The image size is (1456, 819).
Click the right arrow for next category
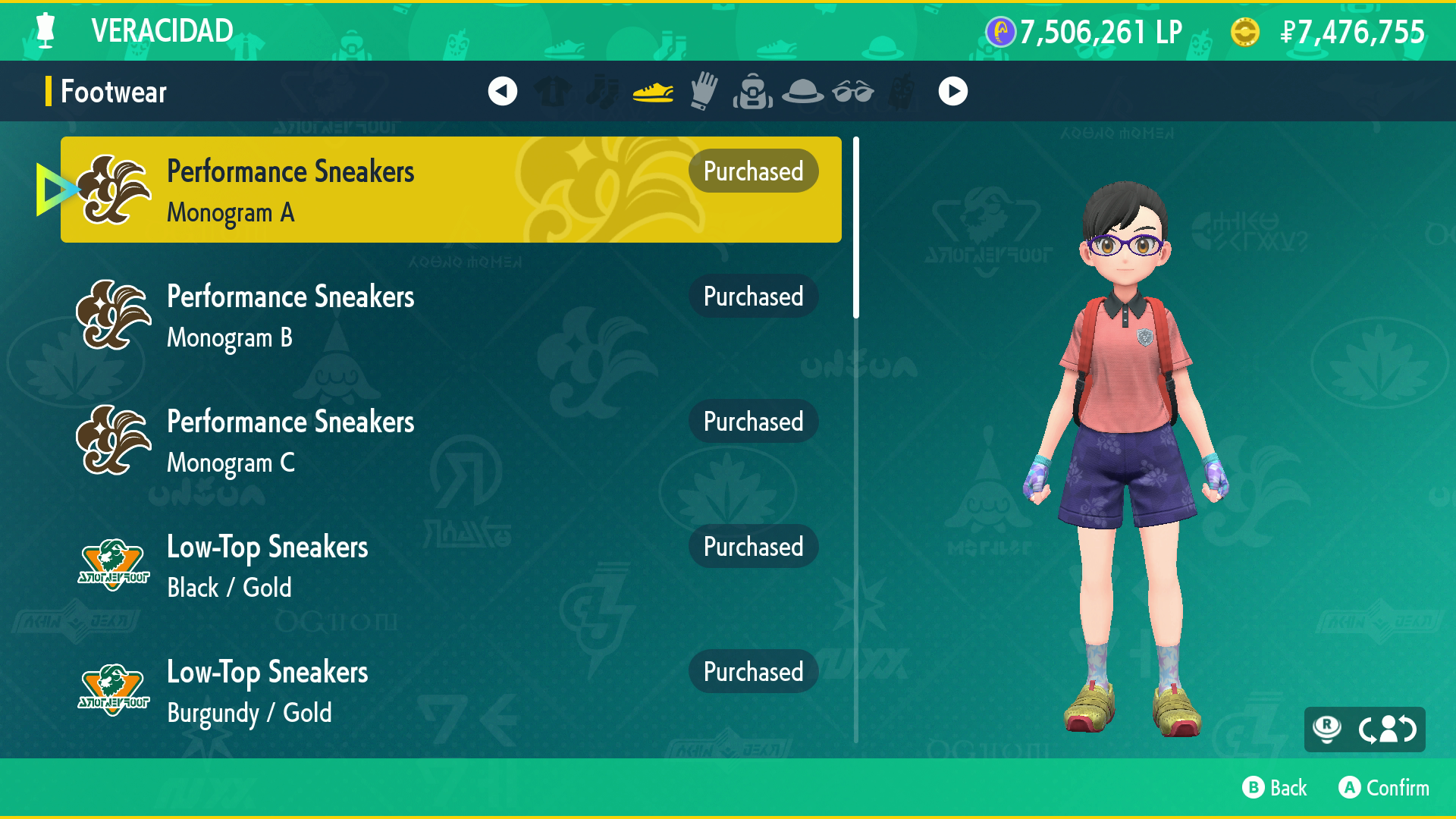tap(952, 92)
